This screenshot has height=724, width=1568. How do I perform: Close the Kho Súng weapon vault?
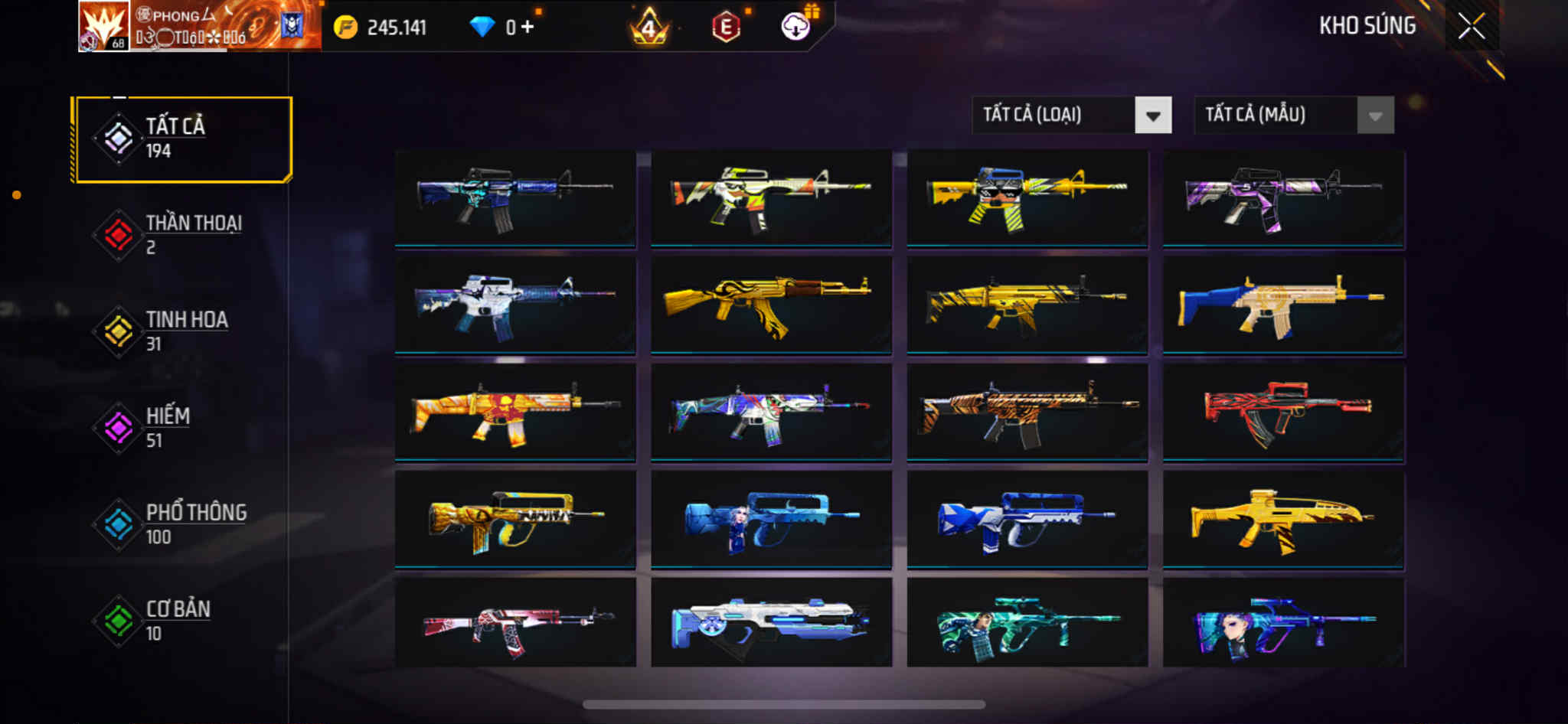point(1471,27)
